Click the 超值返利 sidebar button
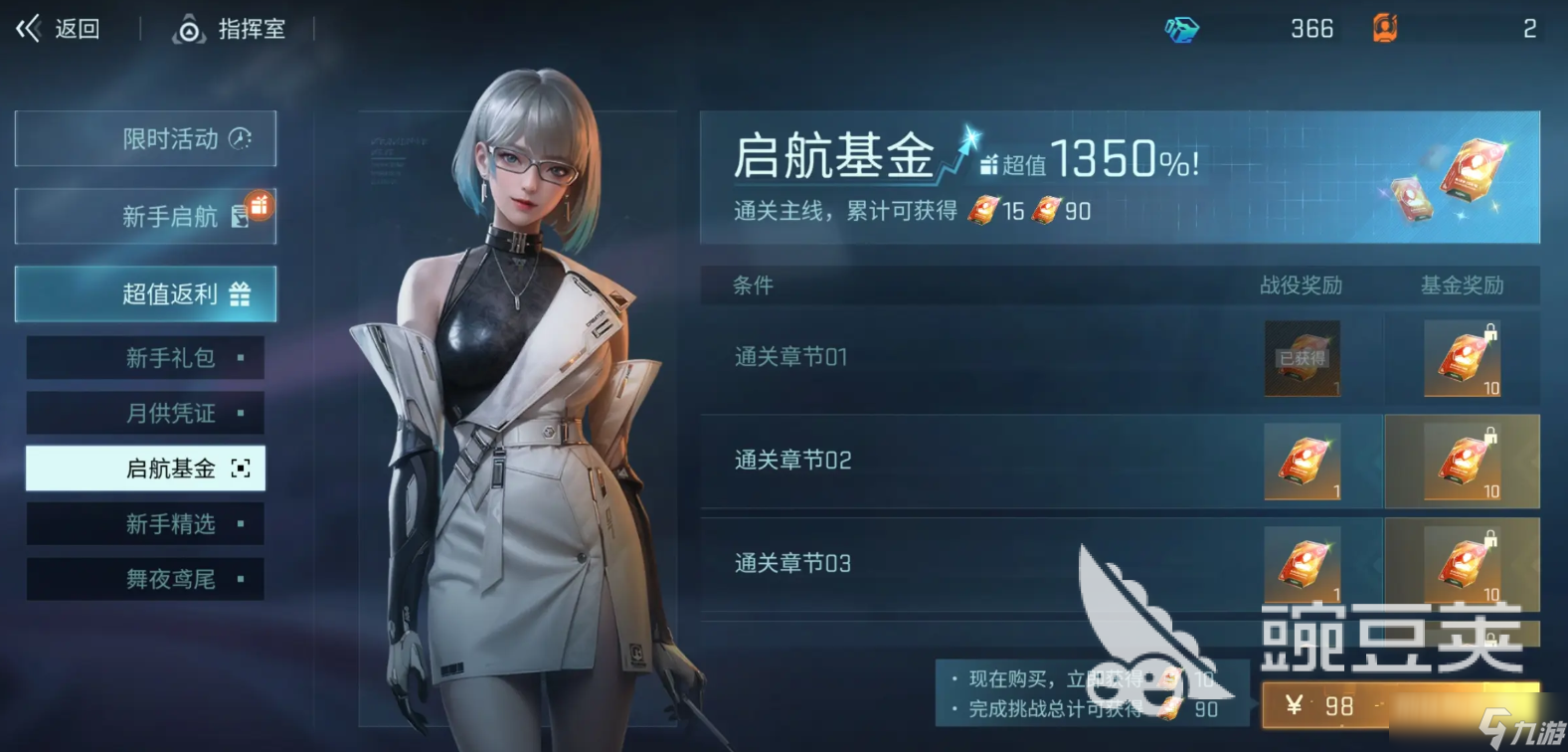The image size is (1568, 752). 145,294
